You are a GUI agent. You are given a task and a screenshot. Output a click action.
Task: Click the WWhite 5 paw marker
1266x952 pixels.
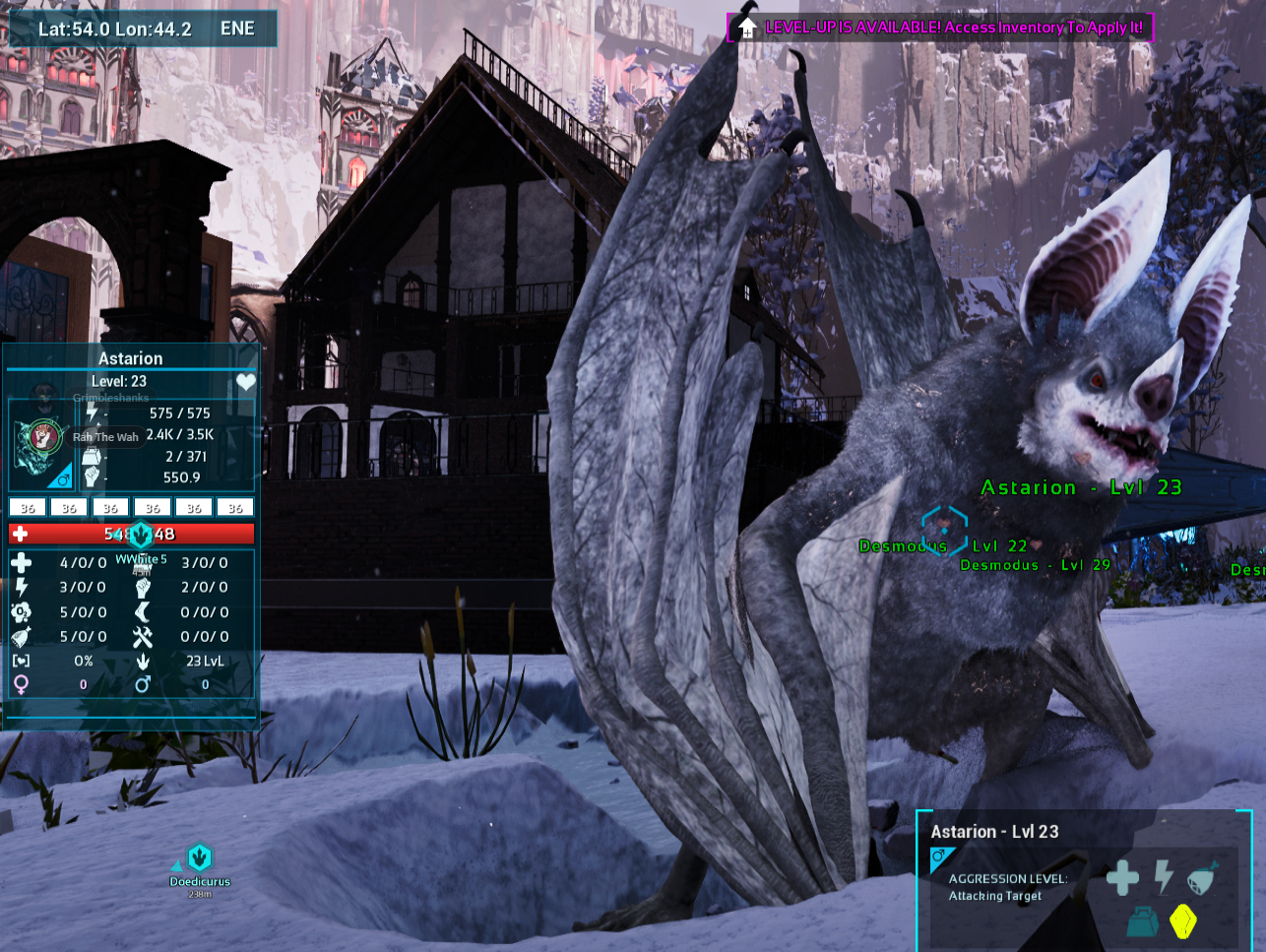[x=141, y=535]
